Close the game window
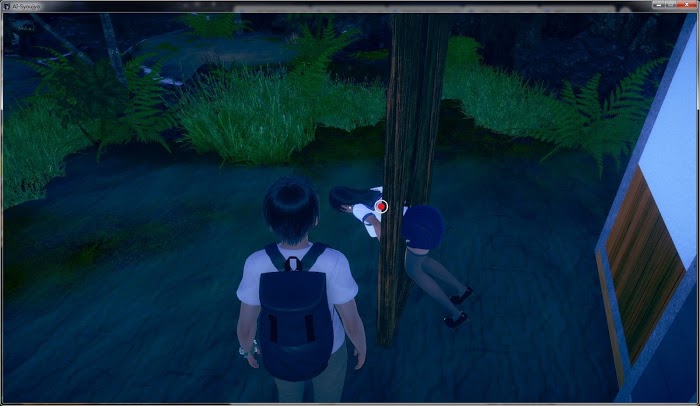700x406 pixels. [684, 5]
